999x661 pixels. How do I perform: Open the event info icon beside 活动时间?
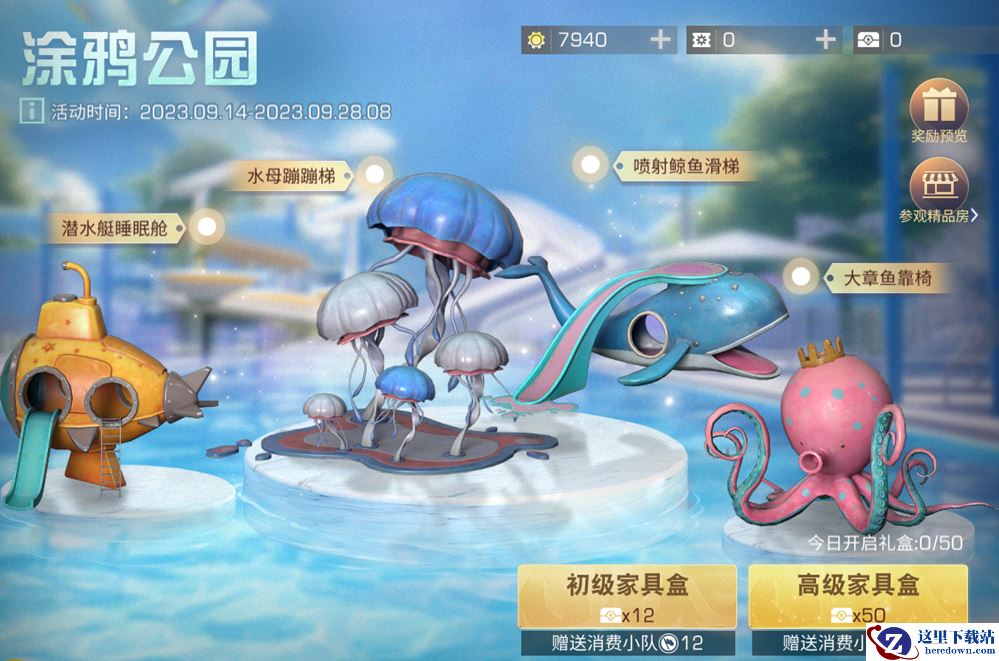tap(32, 111)
